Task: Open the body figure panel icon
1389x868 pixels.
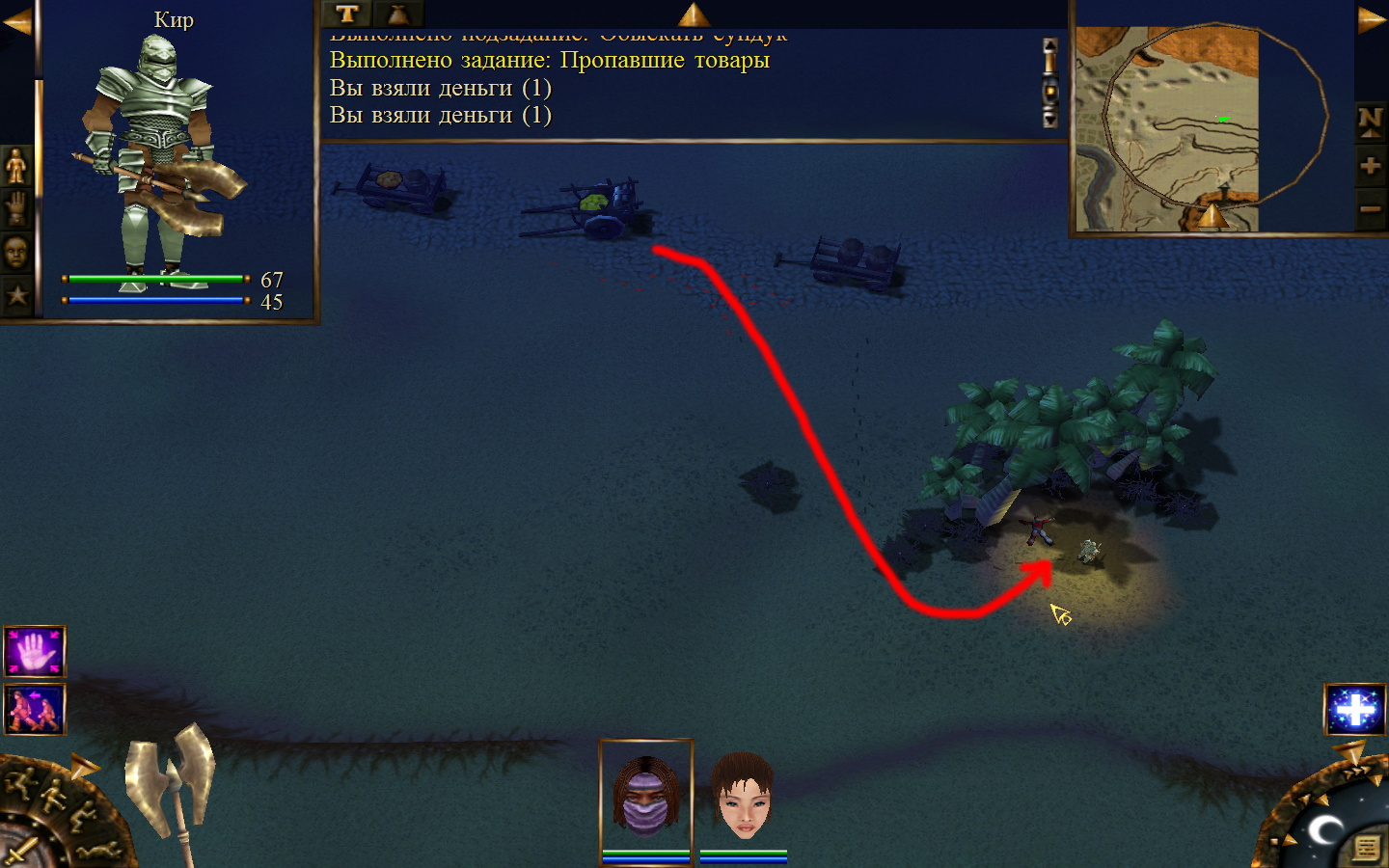Action: 16,166
